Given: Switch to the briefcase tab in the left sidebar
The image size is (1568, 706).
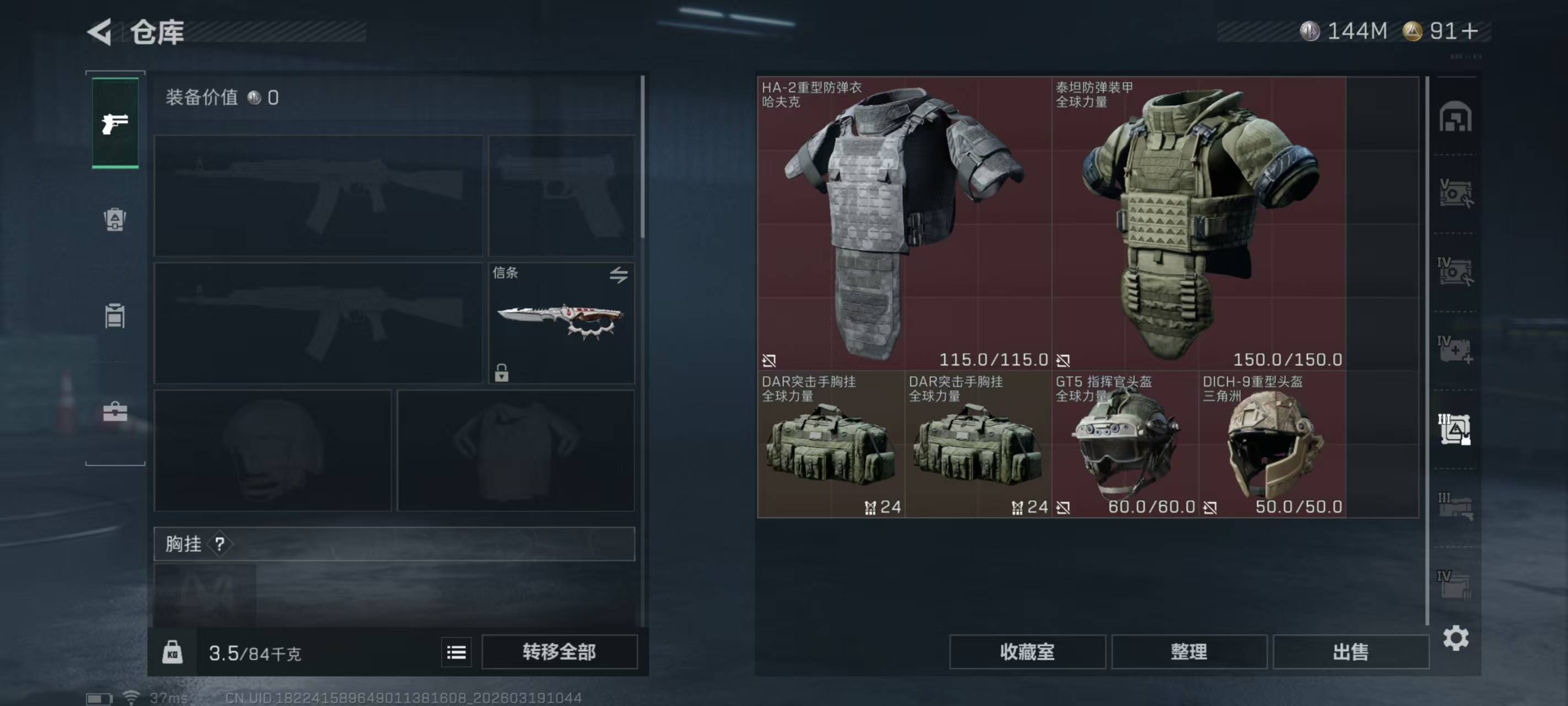Looking at the screenshot, I should (115, 413).
